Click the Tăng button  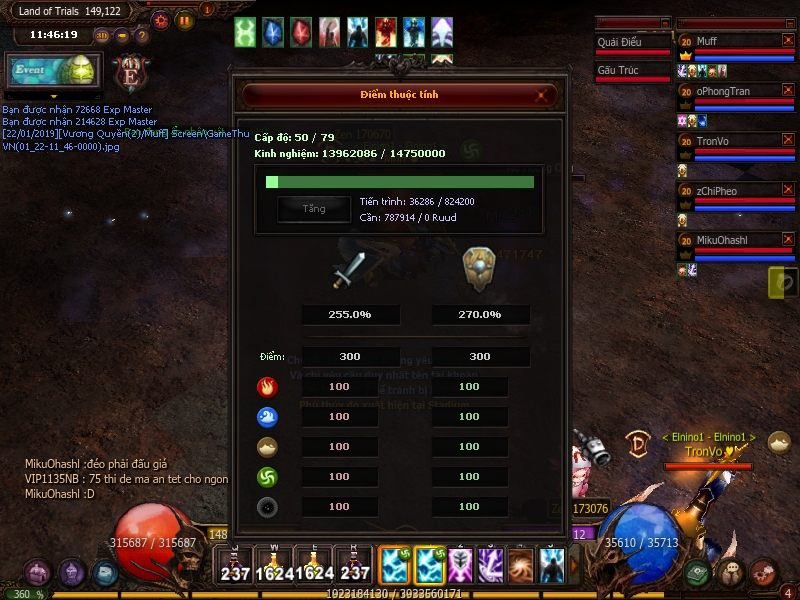point(314,209)
